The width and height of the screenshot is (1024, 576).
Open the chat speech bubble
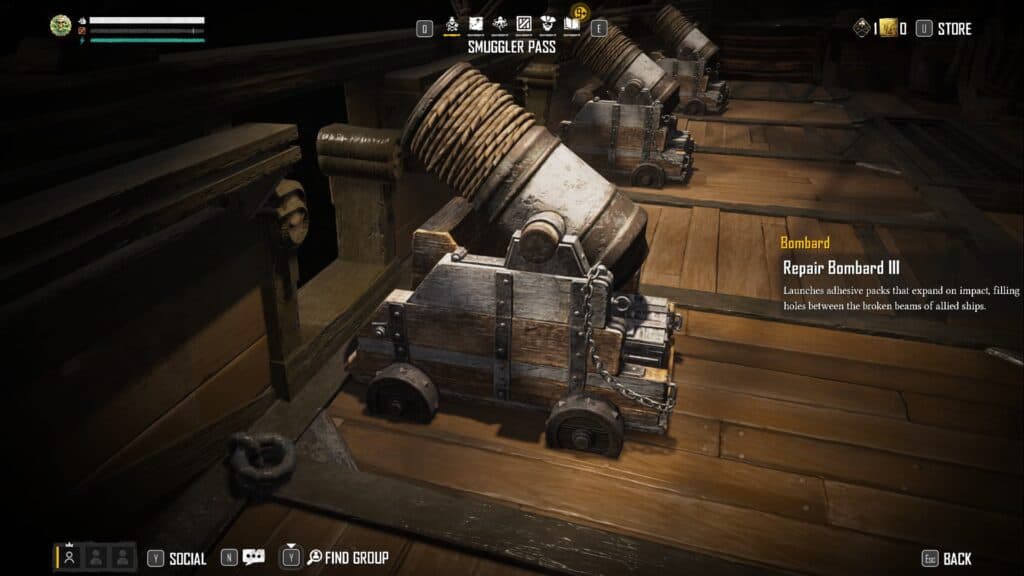pyautogui.click(x=254, y=558)
